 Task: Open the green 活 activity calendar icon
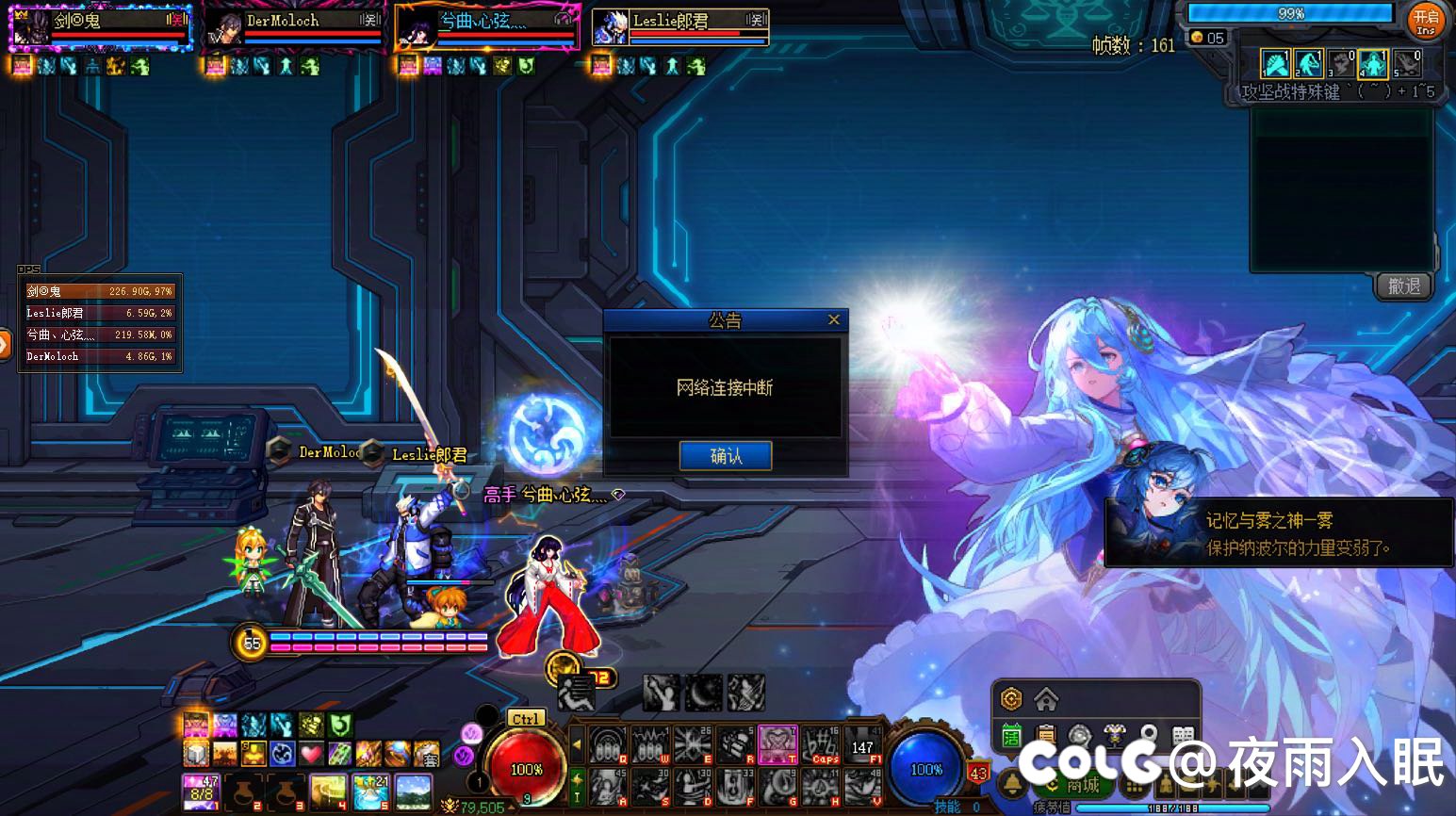point(1011,736)
